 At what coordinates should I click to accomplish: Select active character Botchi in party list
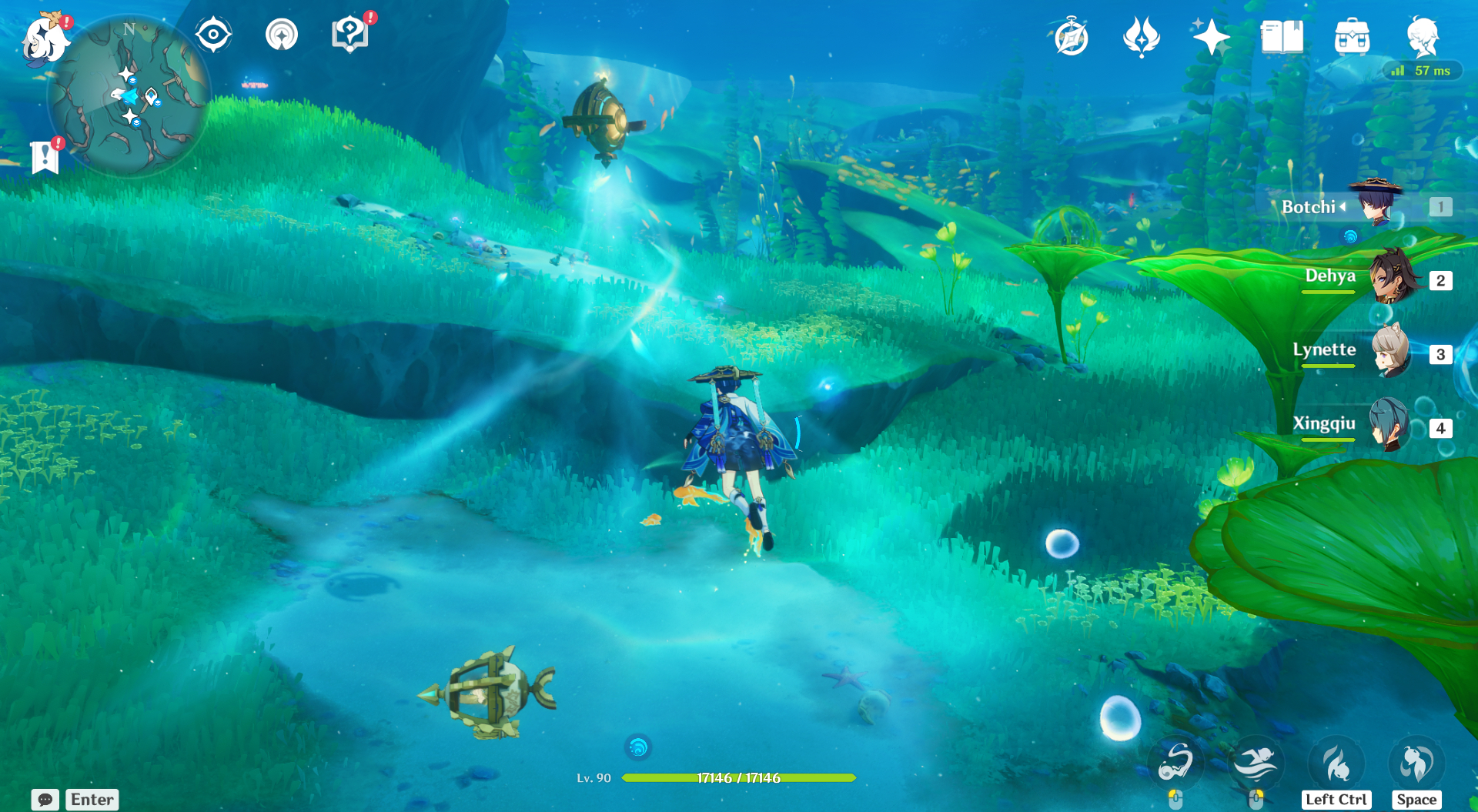click(x=1376, y=203)
